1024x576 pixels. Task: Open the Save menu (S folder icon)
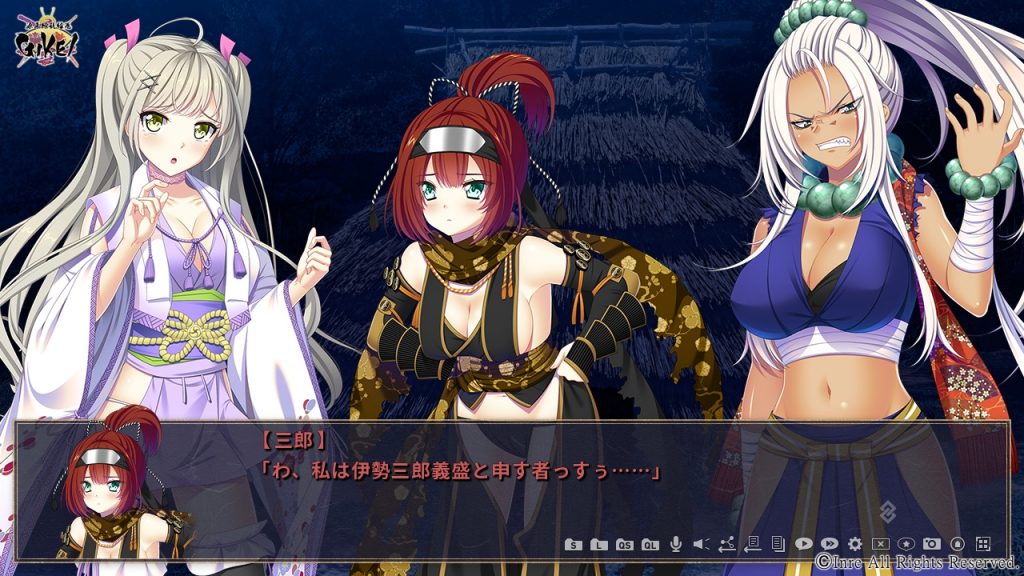tap(572, 544)
